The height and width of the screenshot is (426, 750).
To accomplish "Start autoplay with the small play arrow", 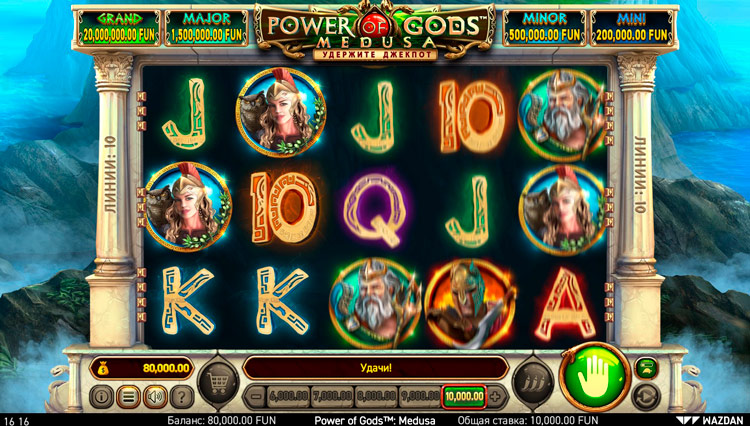I will (x=646, y=393).
